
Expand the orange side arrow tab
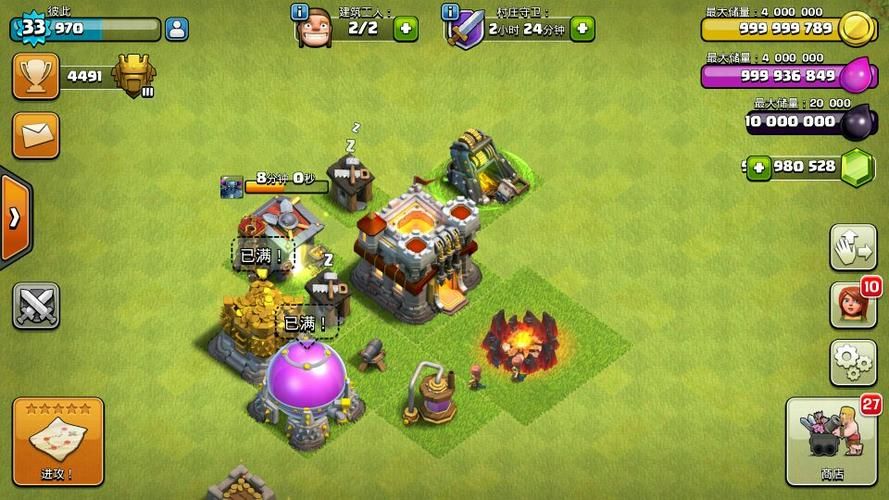click(15, 219)
